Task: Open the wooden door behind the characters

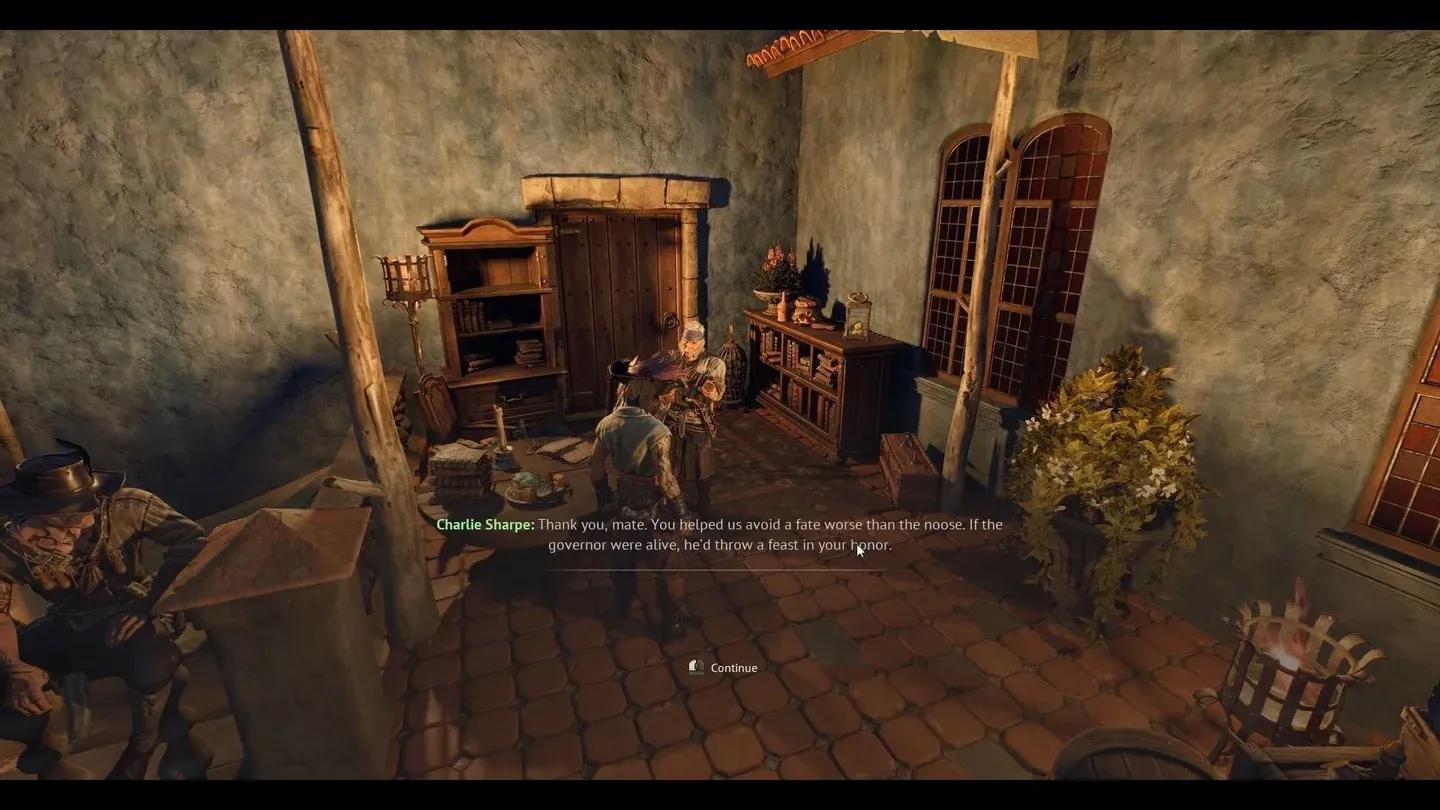Action: 620,280
